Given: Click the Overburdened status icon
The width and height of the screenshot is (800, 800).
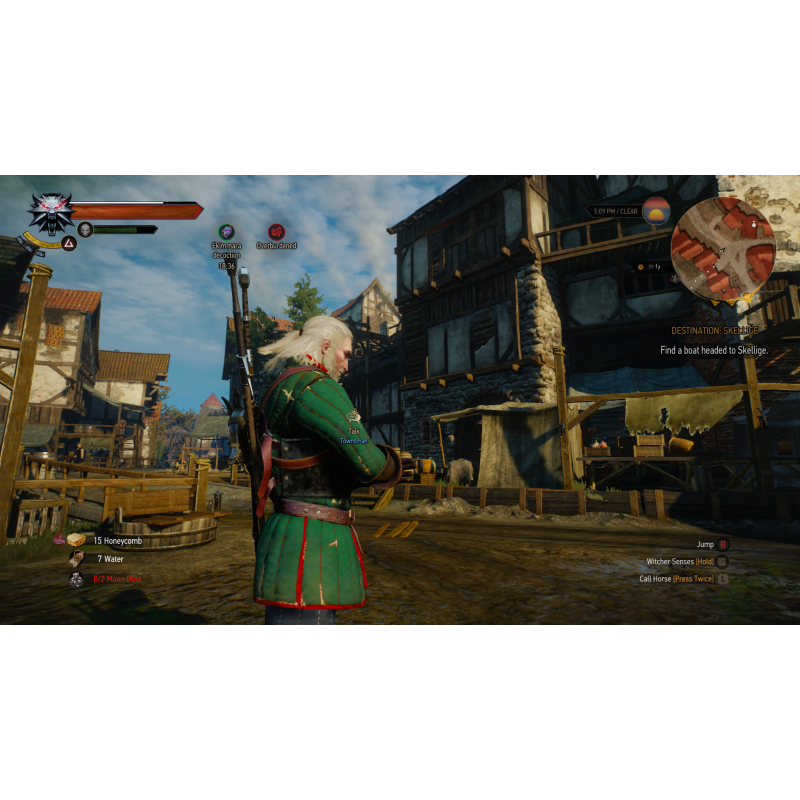Looking at the screenshot, I should [x=276, y=231].
